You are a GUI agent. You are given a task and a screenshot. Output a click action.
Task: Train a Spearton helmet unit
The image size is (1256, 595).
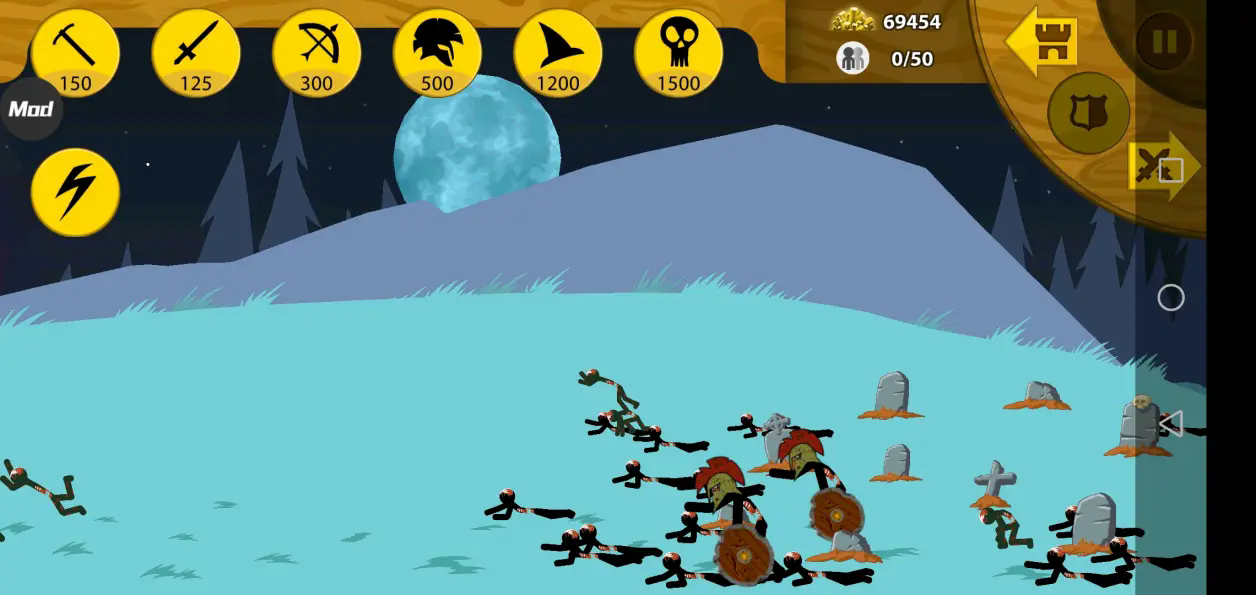coord(437,52)
